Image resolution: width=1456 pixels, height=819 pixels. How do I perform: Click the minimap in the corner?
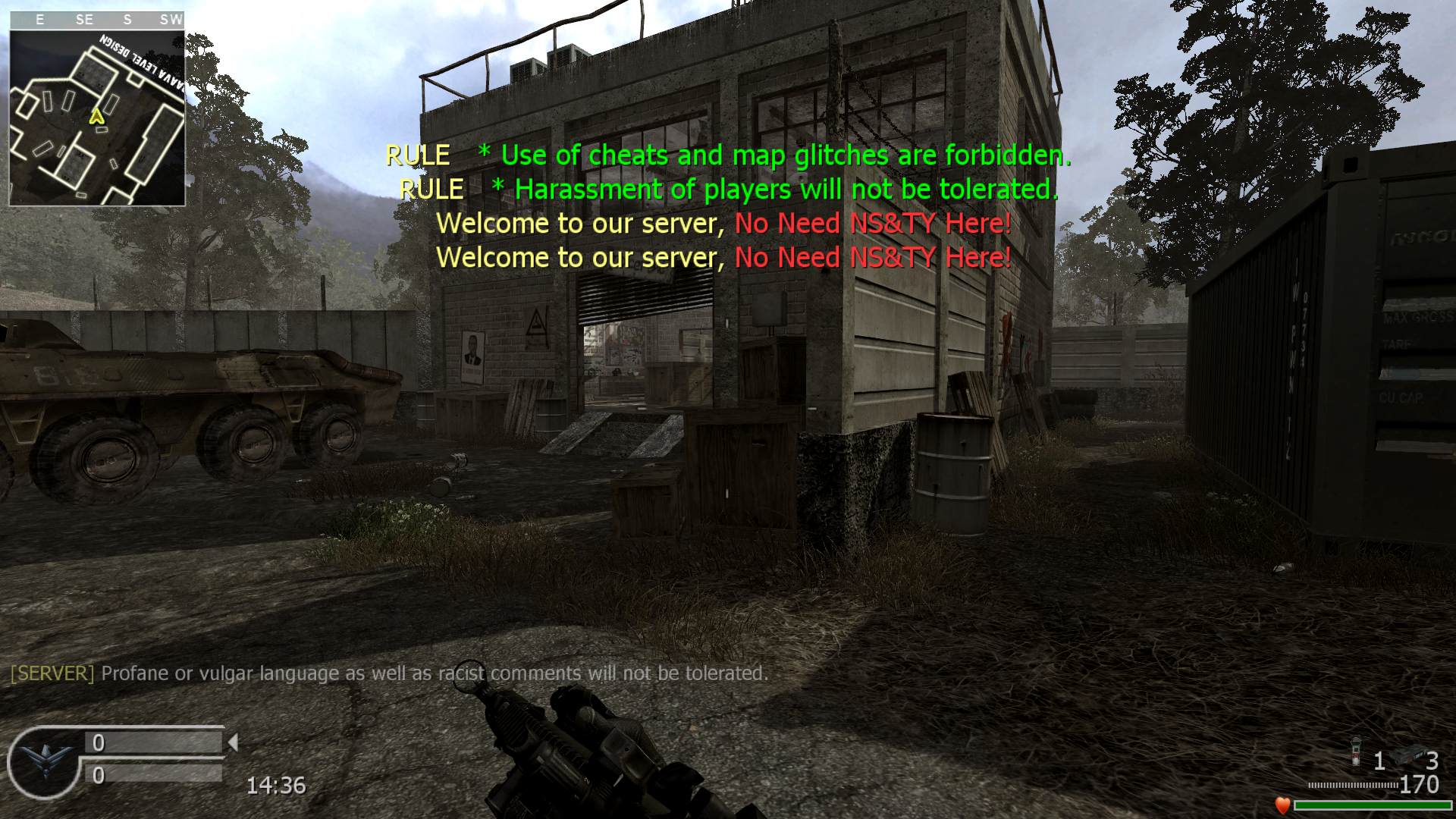click(x=97, y=118)
